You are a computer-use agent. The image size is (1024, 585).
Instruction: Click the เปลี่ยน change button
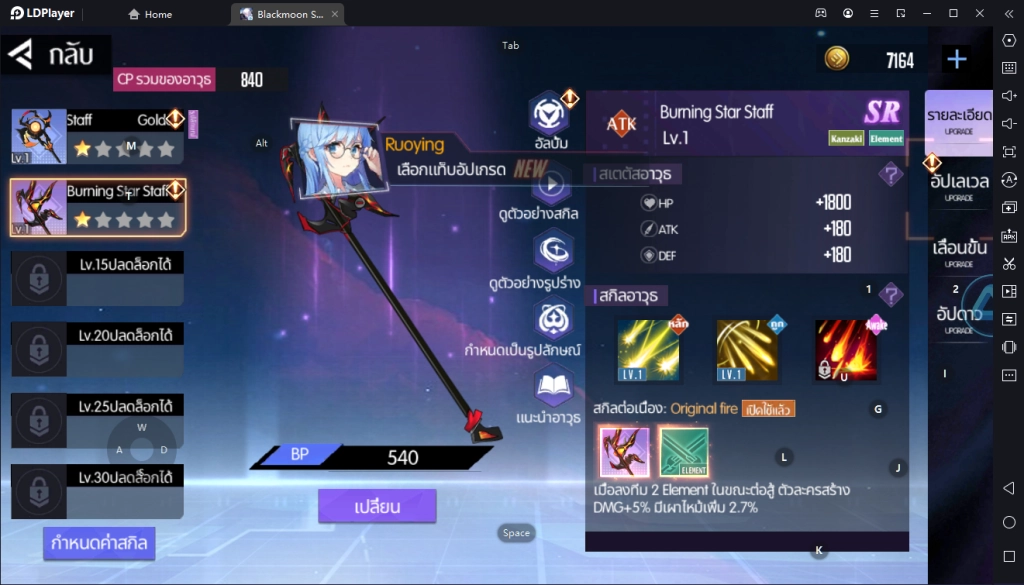(x=377, y=506)
